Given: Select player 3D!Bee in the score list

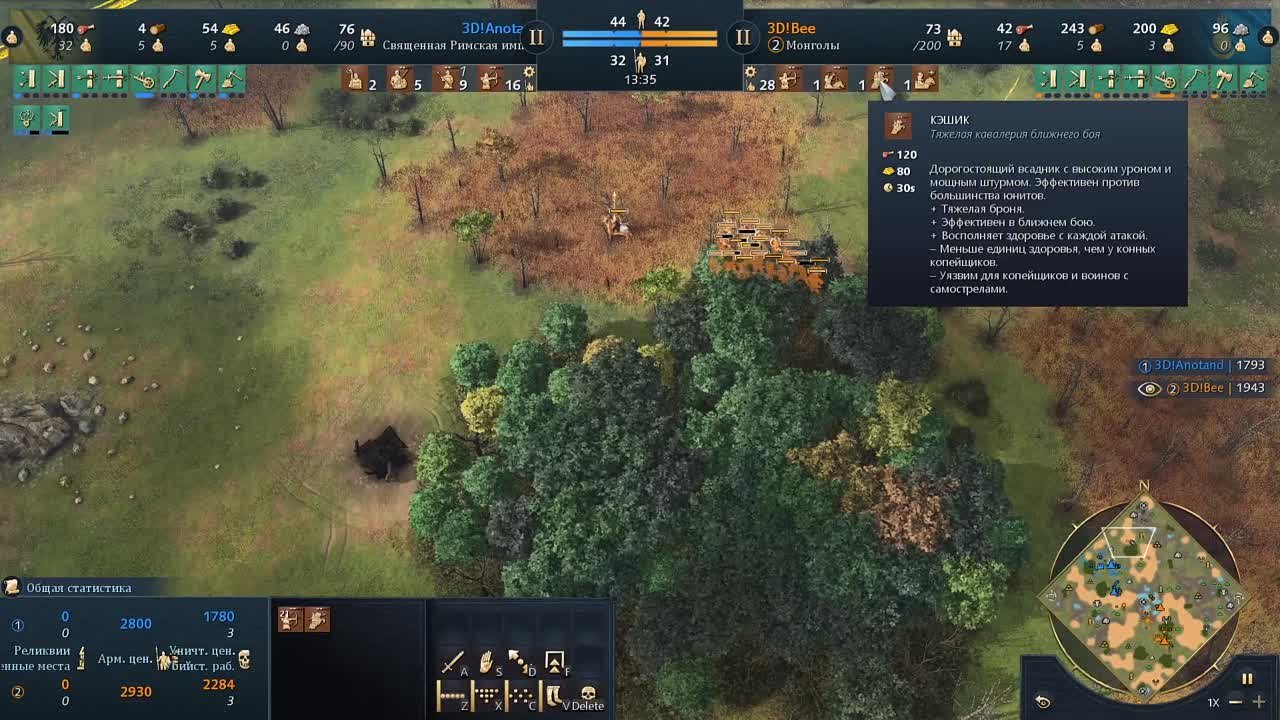Looking at the screenshot, I should click(1203, 388).
